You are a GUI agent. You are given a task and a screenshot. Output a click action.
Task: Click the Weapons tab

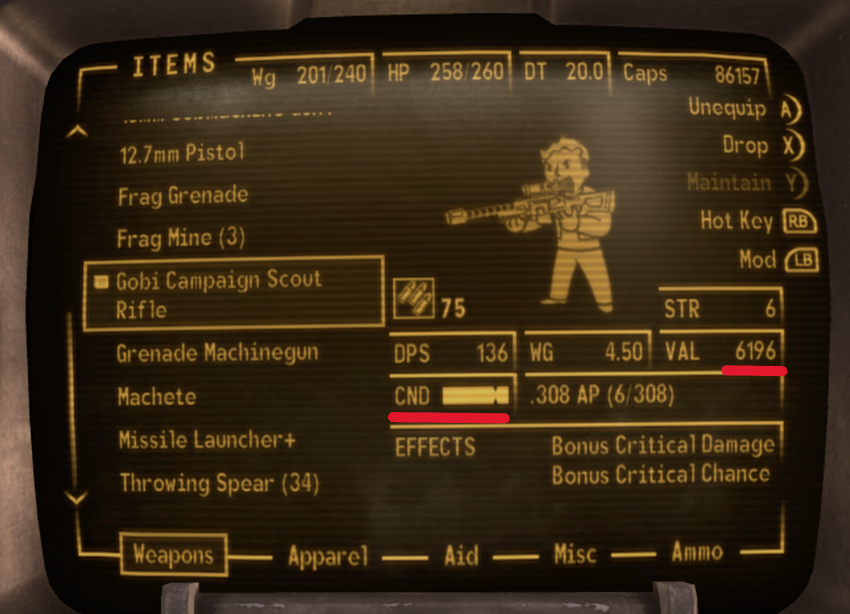[173, 555]
